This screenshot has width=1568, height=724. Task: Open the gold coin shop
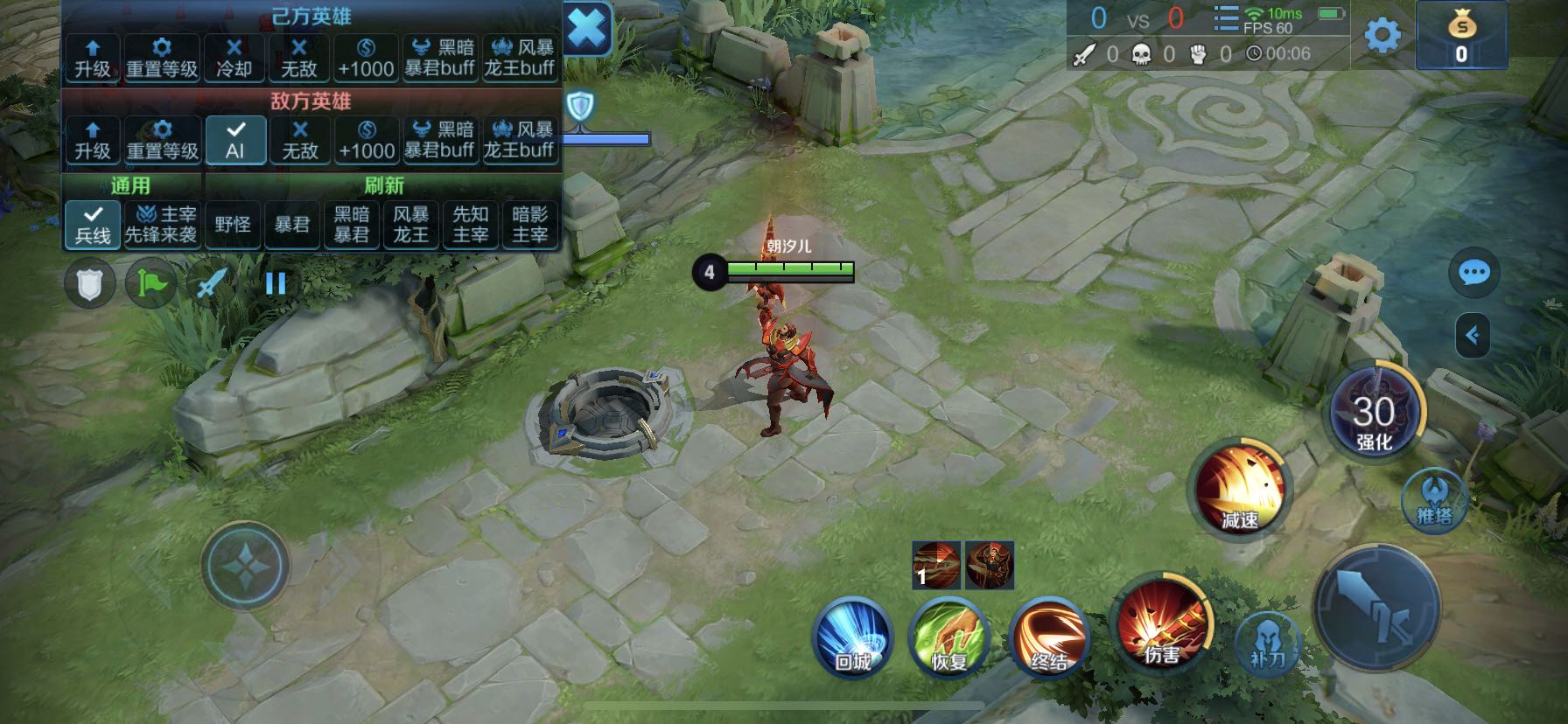coord(1461,37)
